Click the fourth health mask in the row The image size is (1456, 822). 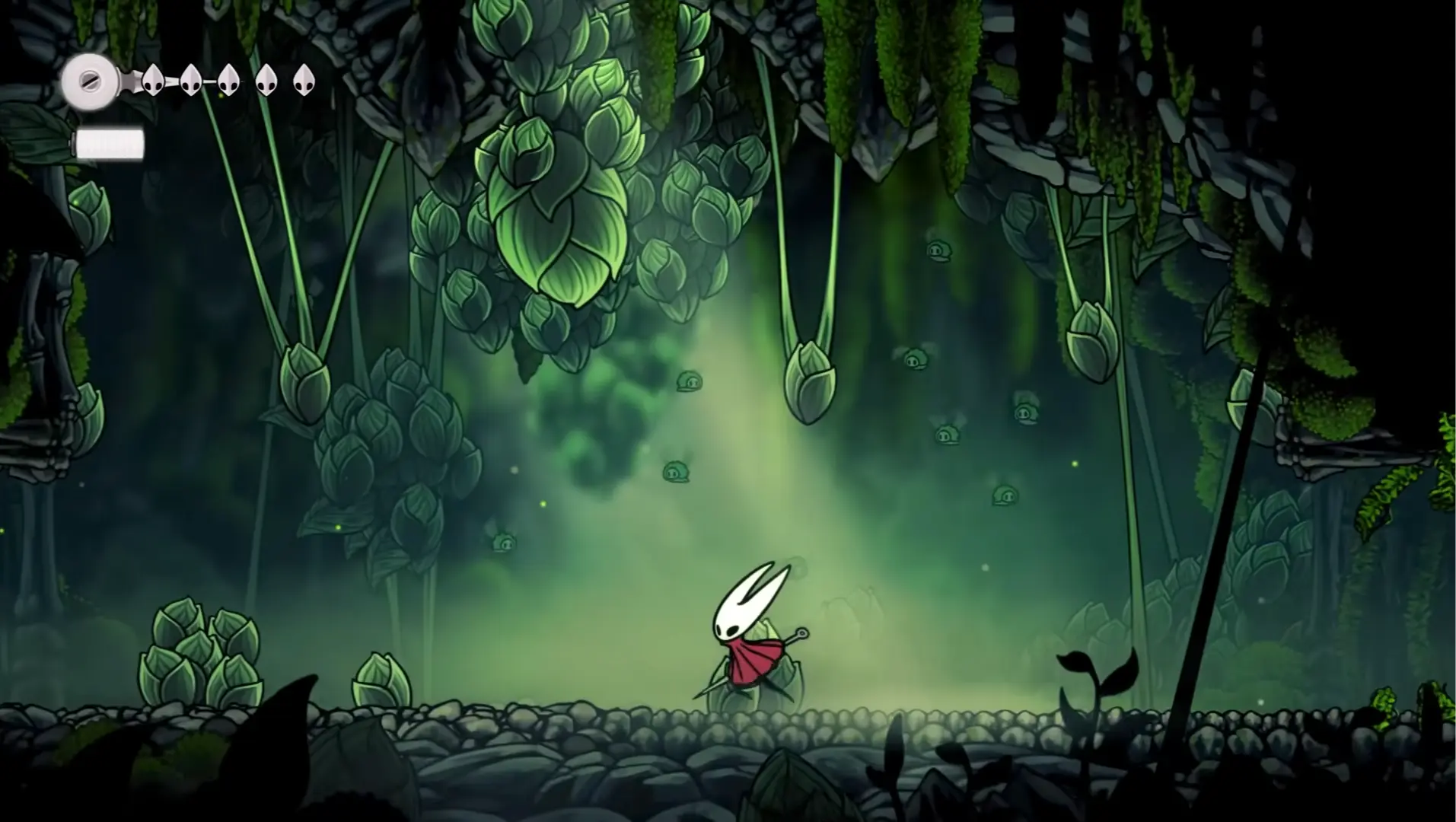266,81
